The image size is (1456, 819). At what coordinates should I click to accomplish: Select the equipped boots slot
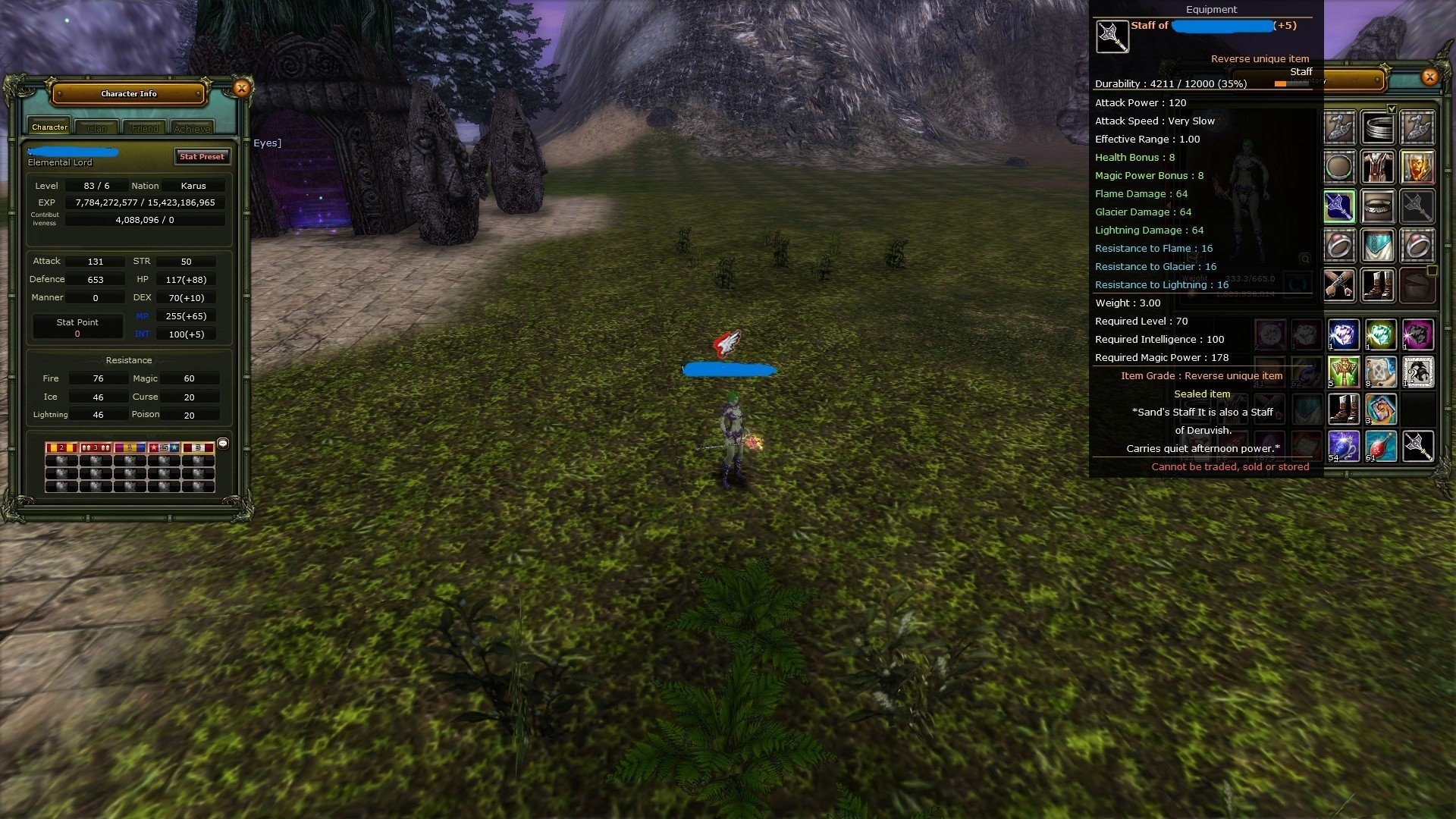coord(1378,286)
